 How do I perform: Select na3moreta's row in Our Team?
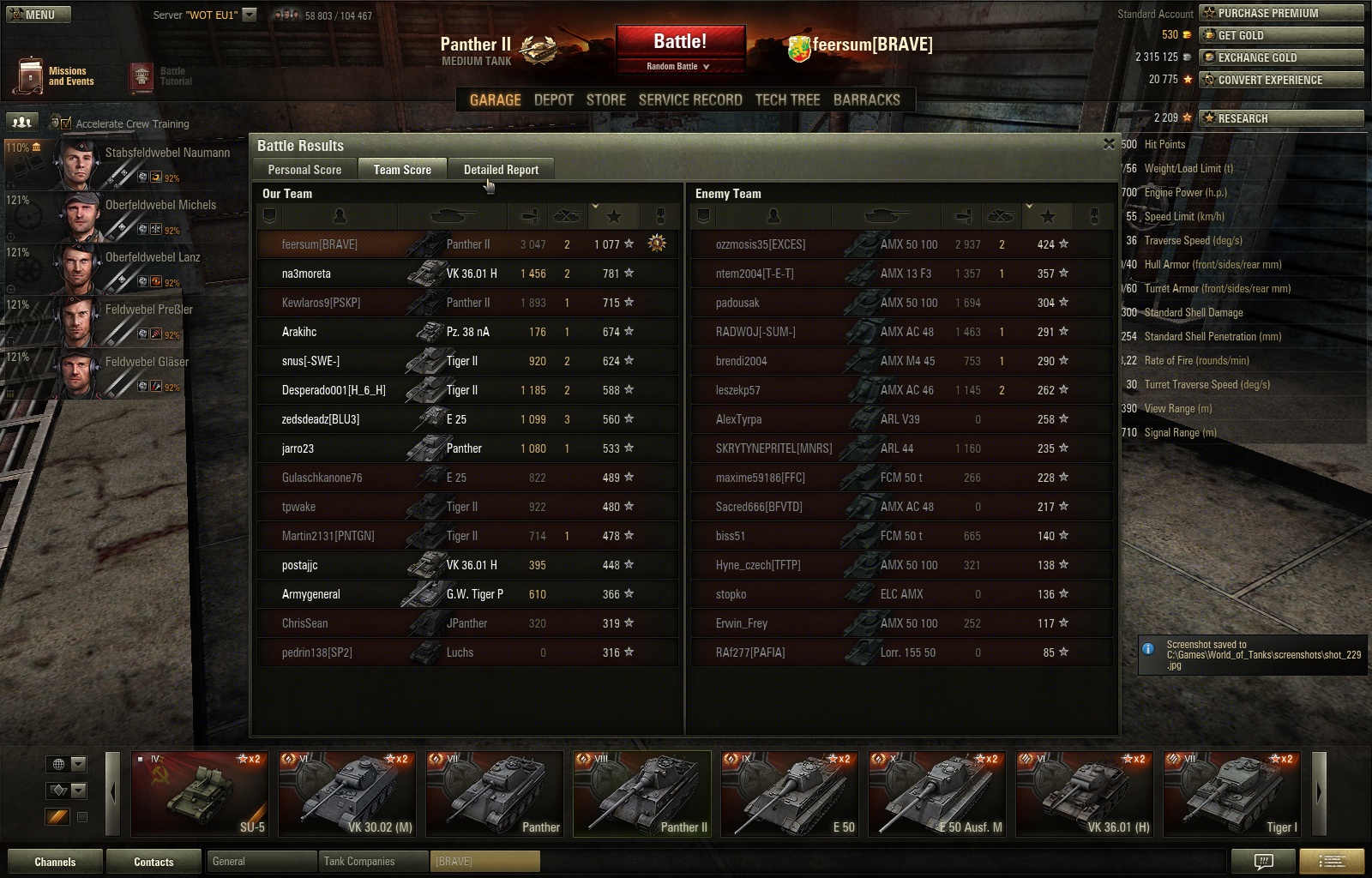[467, 274]
